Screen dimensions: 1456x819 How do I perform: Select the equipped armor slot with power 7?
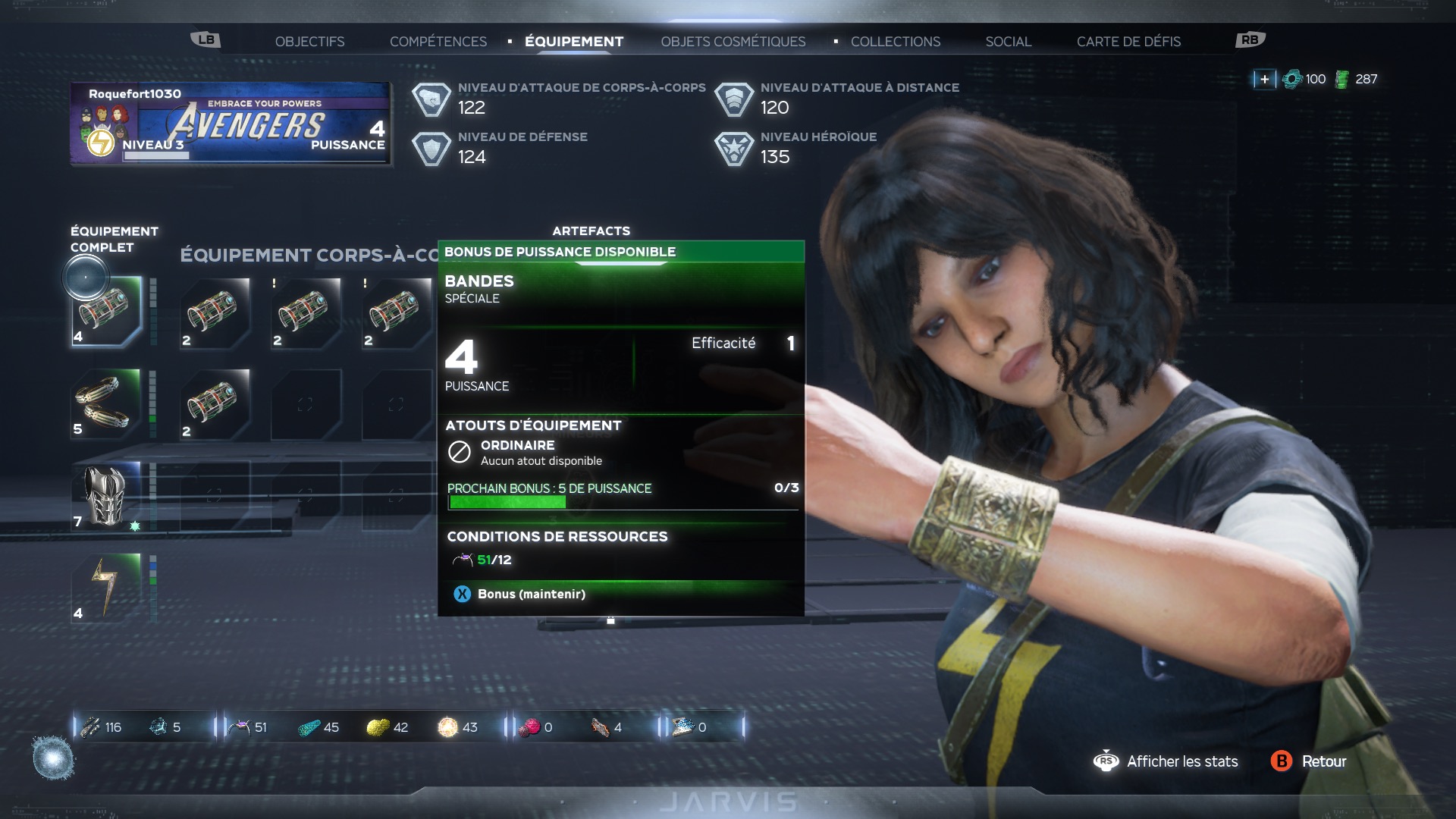tap(106, 496)
